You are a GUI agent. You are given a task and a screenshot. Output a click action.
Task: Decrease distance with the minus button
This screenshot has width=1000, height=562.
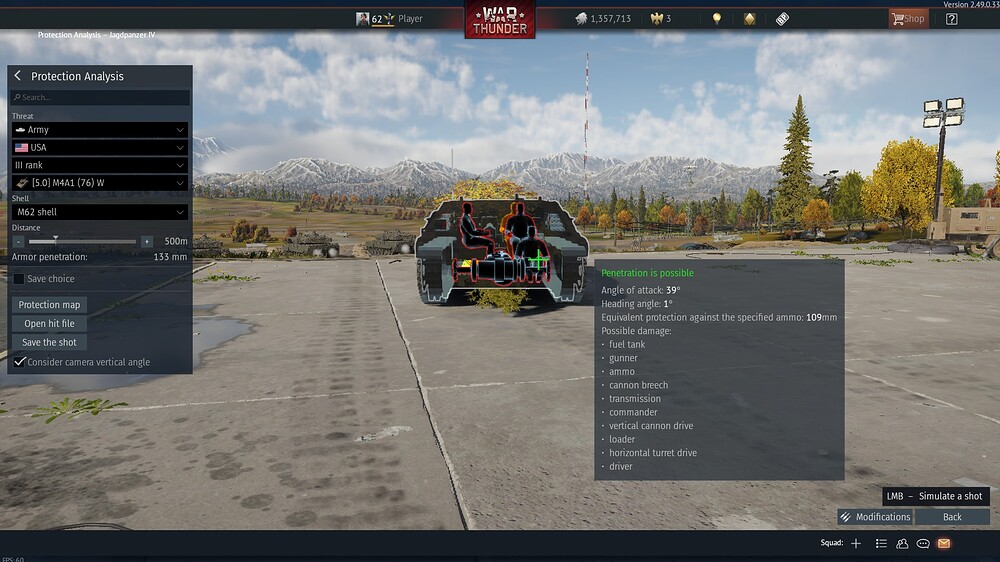tap(19, 241)
